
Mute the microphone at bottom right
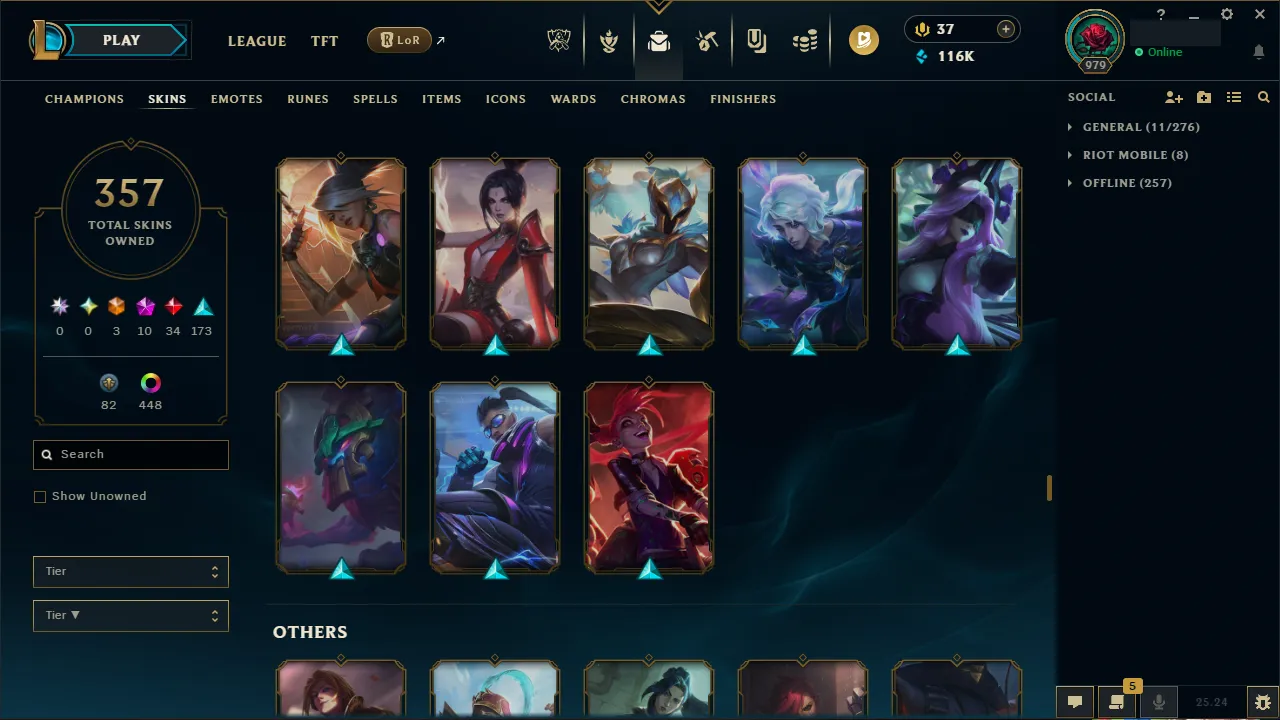pyautogui.click(x=1158, y=701)
